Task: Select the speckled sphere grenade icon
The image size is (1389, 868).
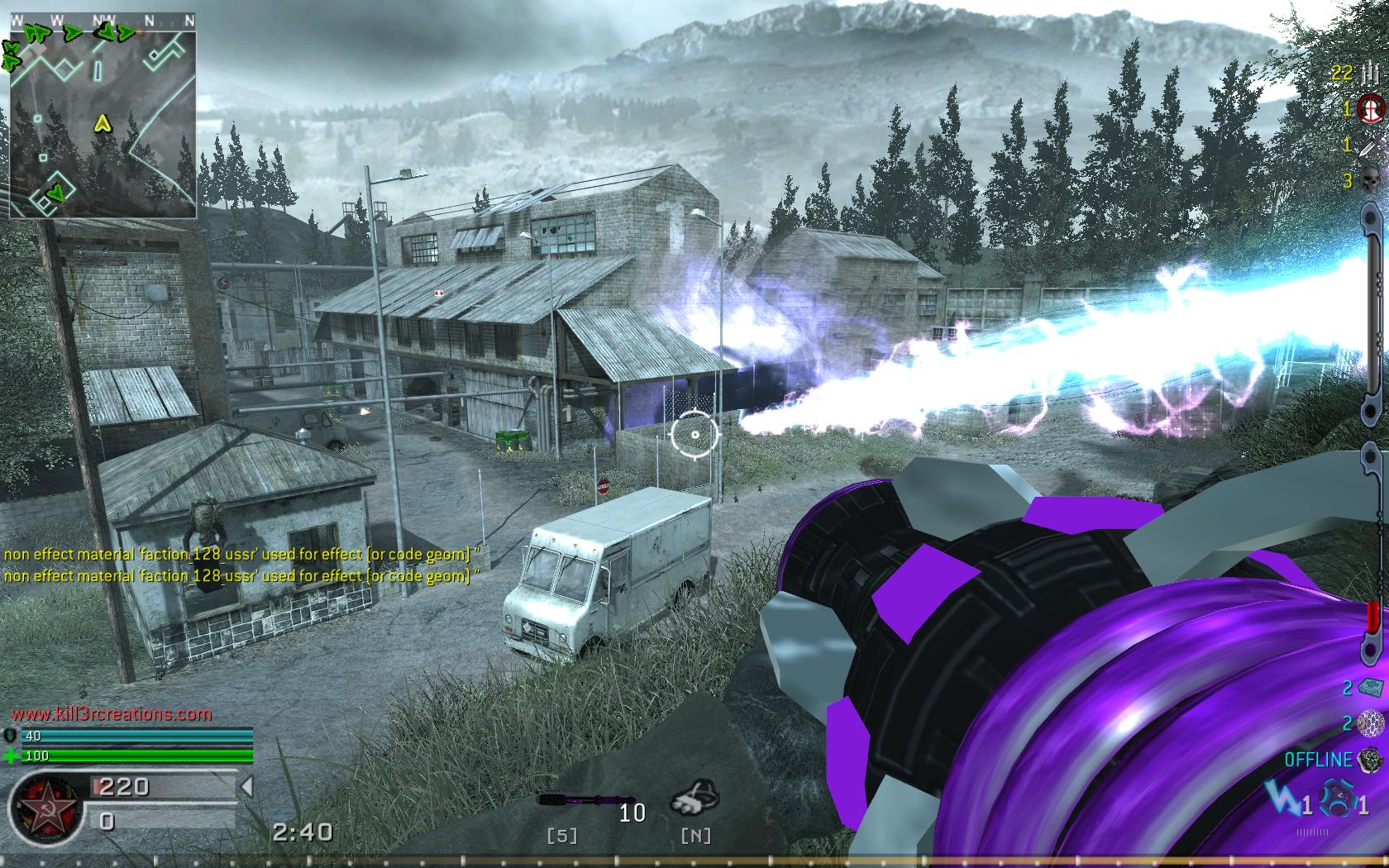Action: [x=1370, y=723]
